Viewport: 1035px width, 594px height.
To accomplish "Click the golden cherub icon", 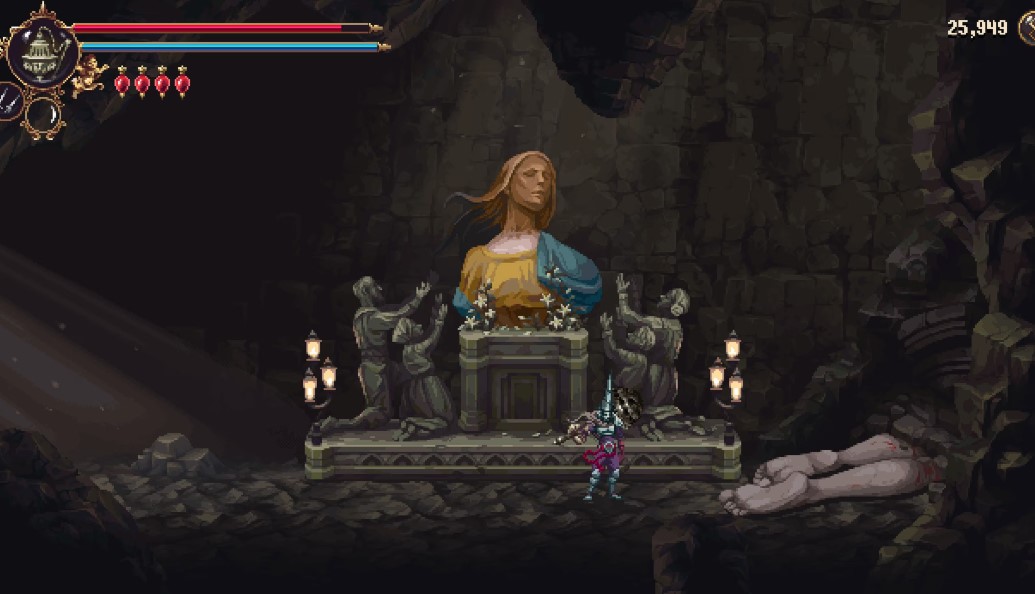I will point(91,73).
